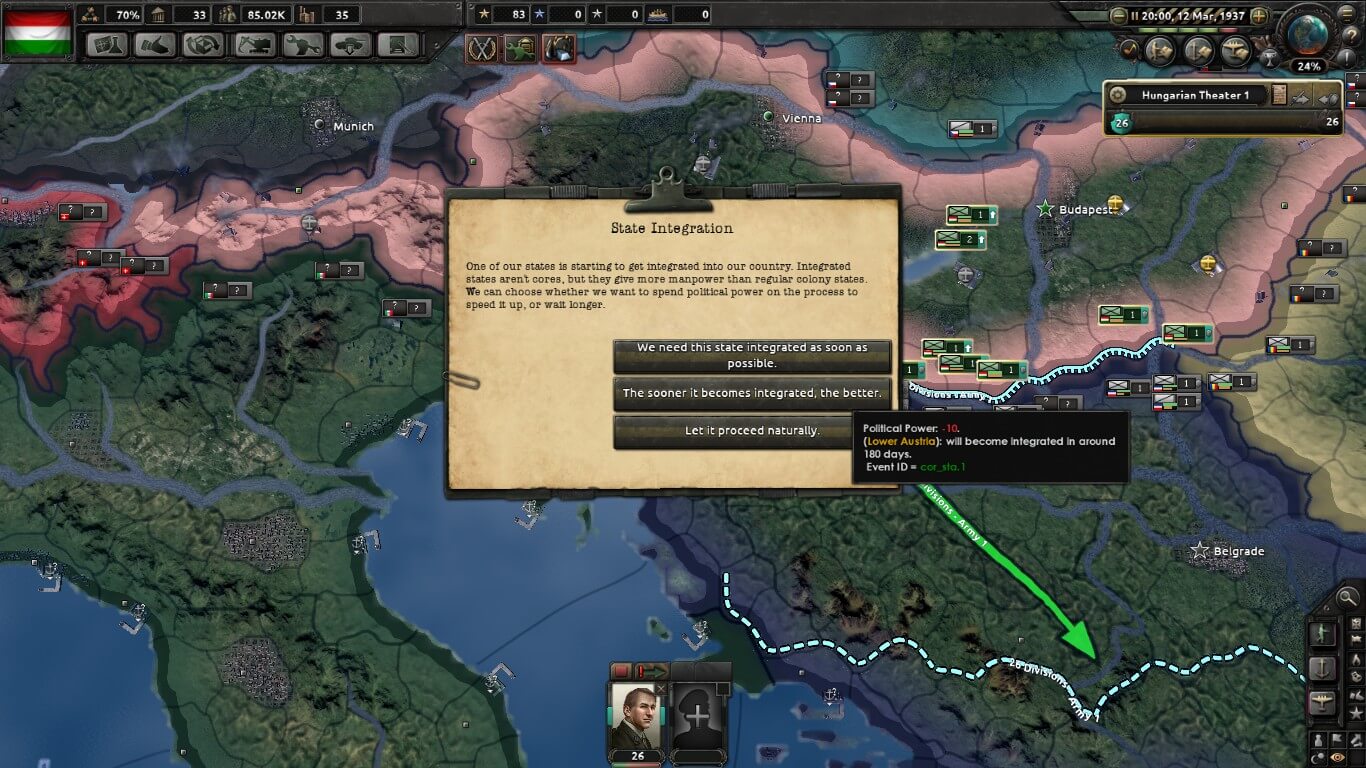Viewport: 1366px width, 768px height.
Task: Toggle night view with the moon icon
Action: pos(1317,757)
